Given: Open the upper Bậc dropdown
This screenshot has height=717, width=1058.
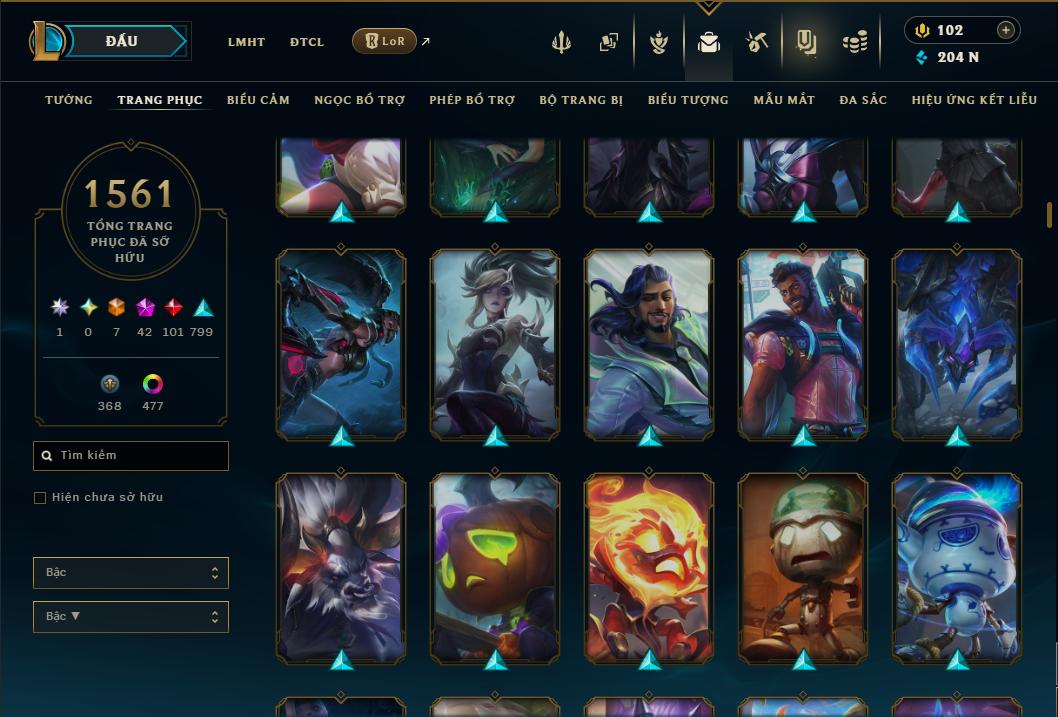Looking at the screenshot, I should coord(131,573).
